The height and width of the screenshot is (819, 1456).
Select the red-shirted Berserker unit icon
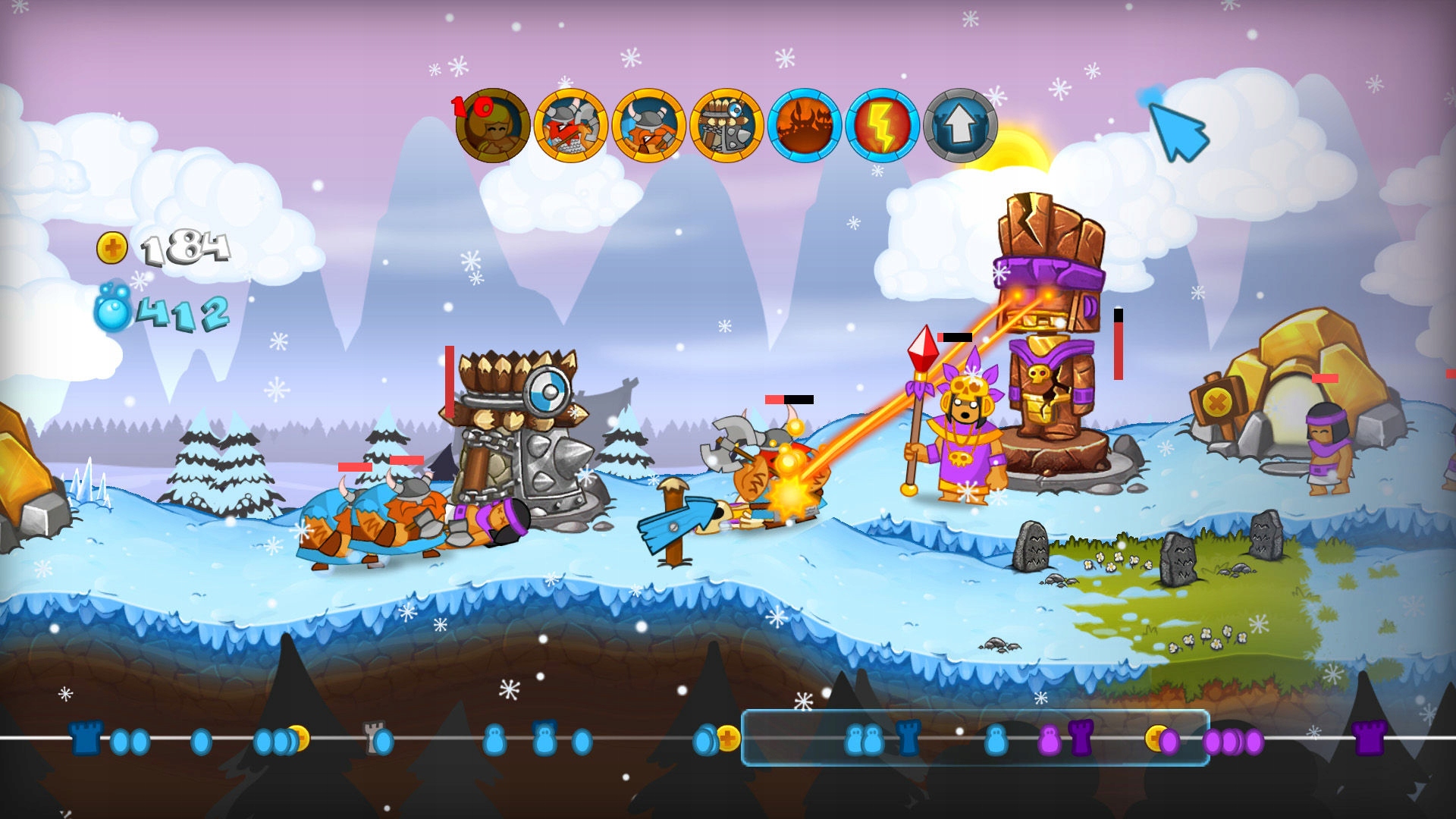572,127
